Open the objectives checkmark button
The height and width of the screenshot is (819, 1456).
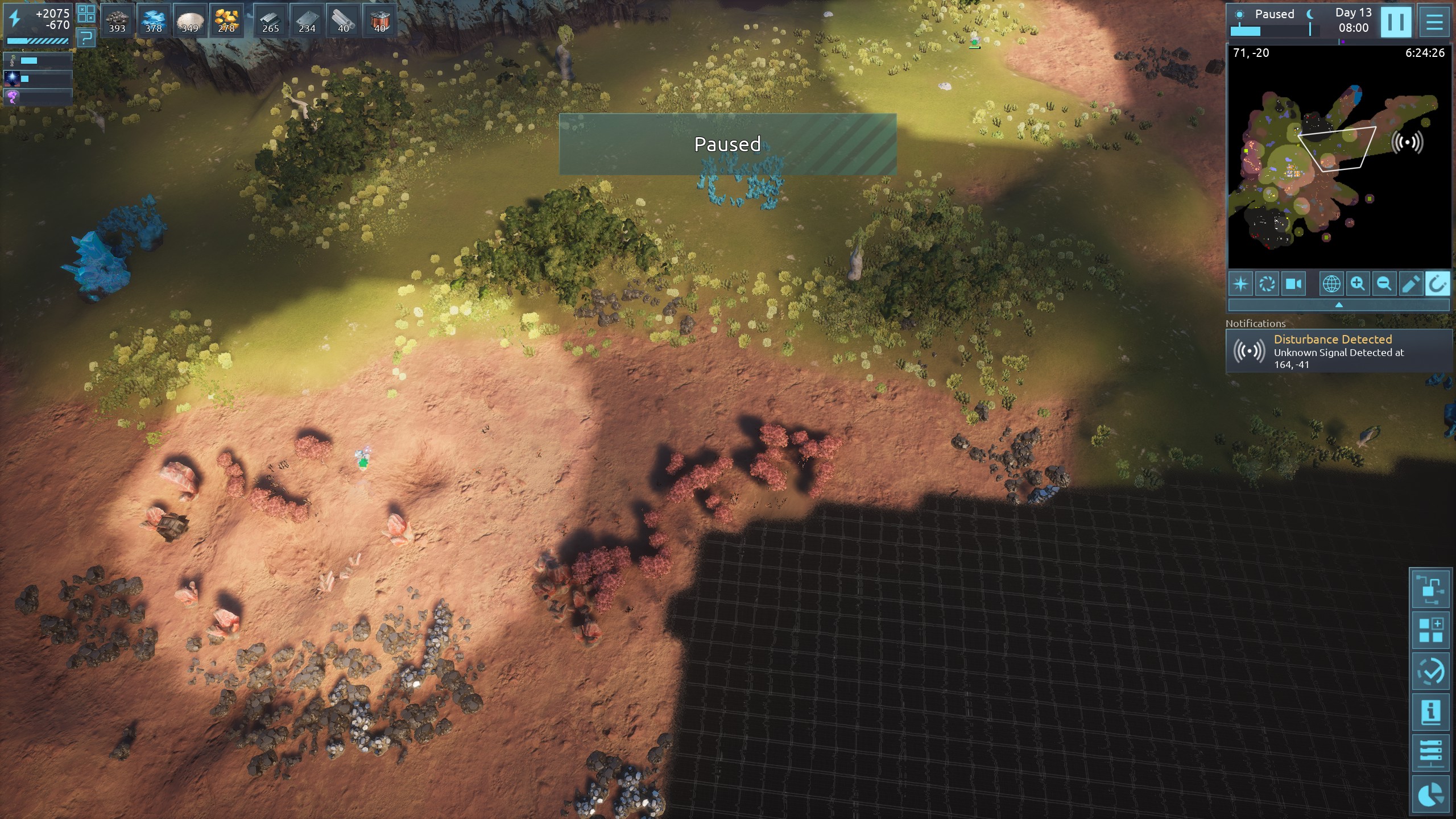click(1430, 671)
